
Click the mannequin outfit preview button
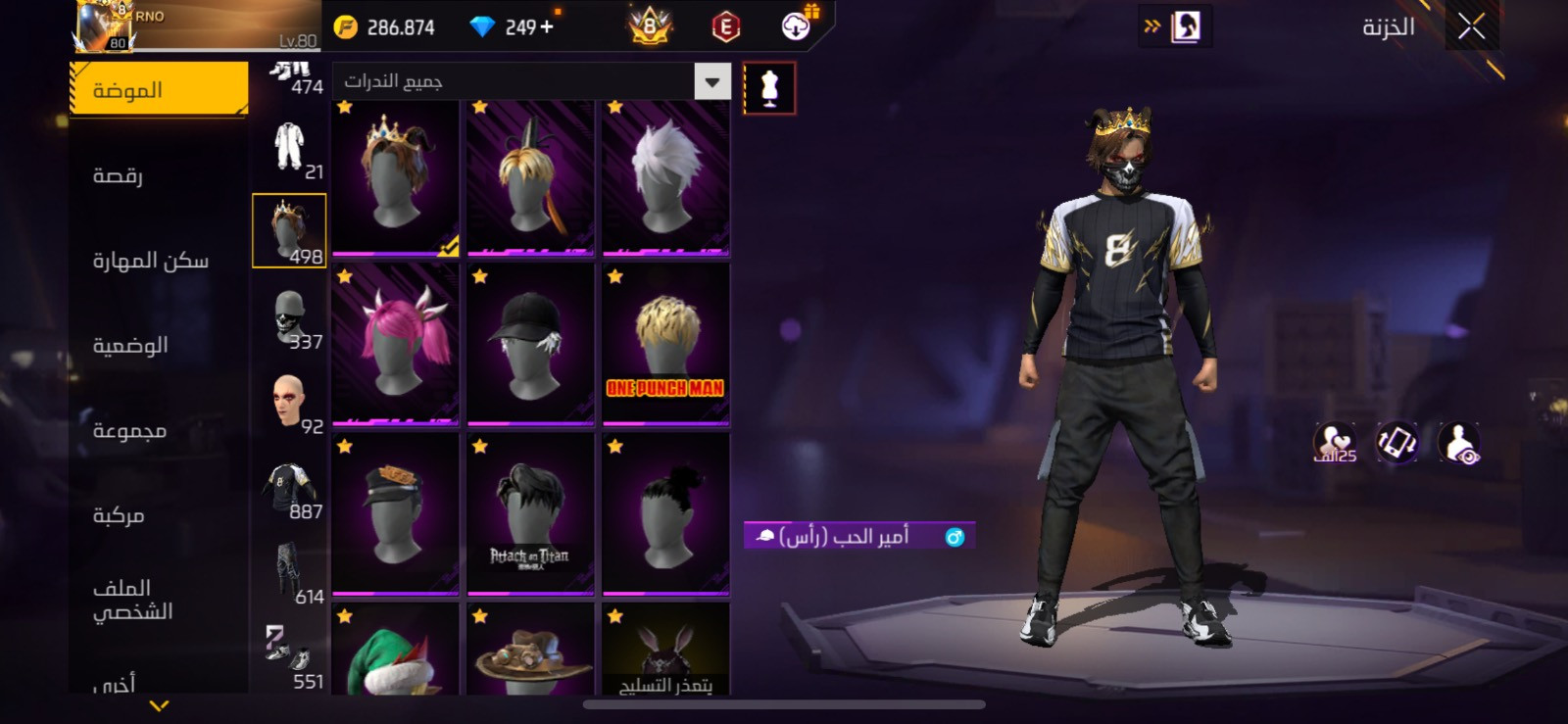[769, 88]
